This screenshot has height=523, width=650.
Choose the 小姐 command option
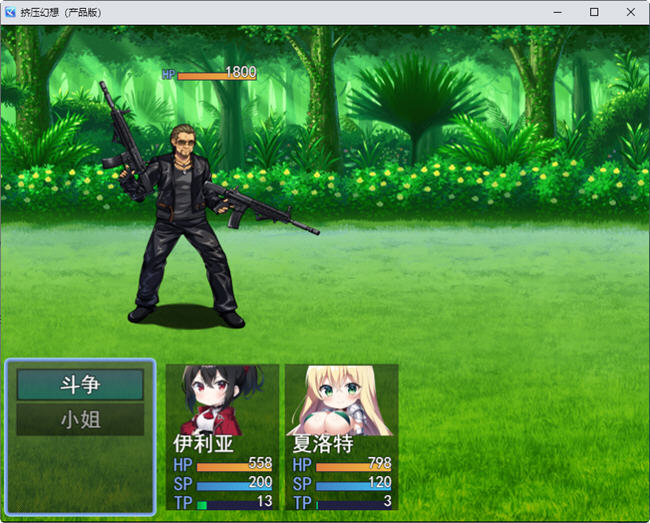click(x=80, y=420)
